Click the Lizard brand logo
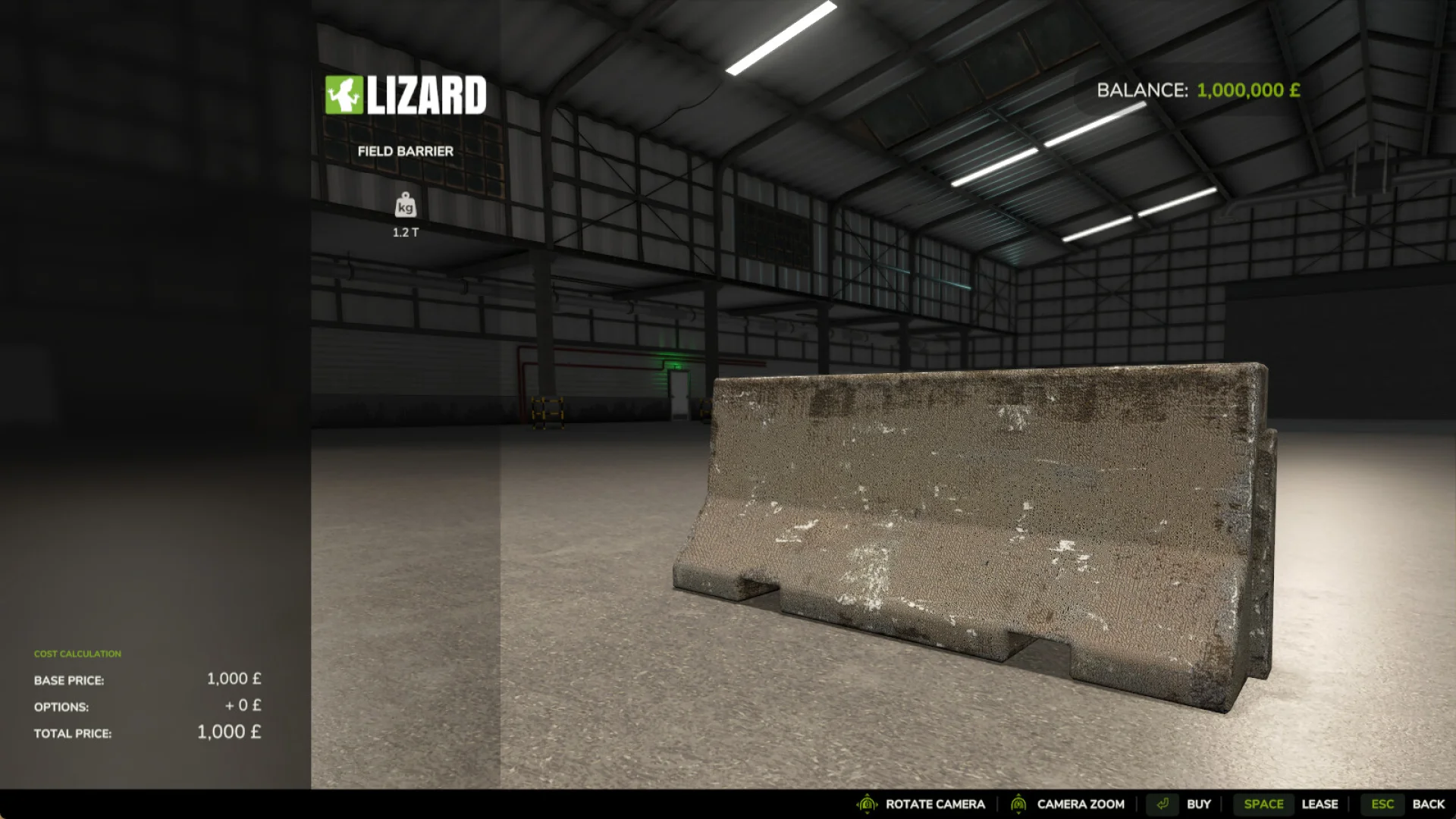The image size is (1456, 819). [x=406, y=95]
